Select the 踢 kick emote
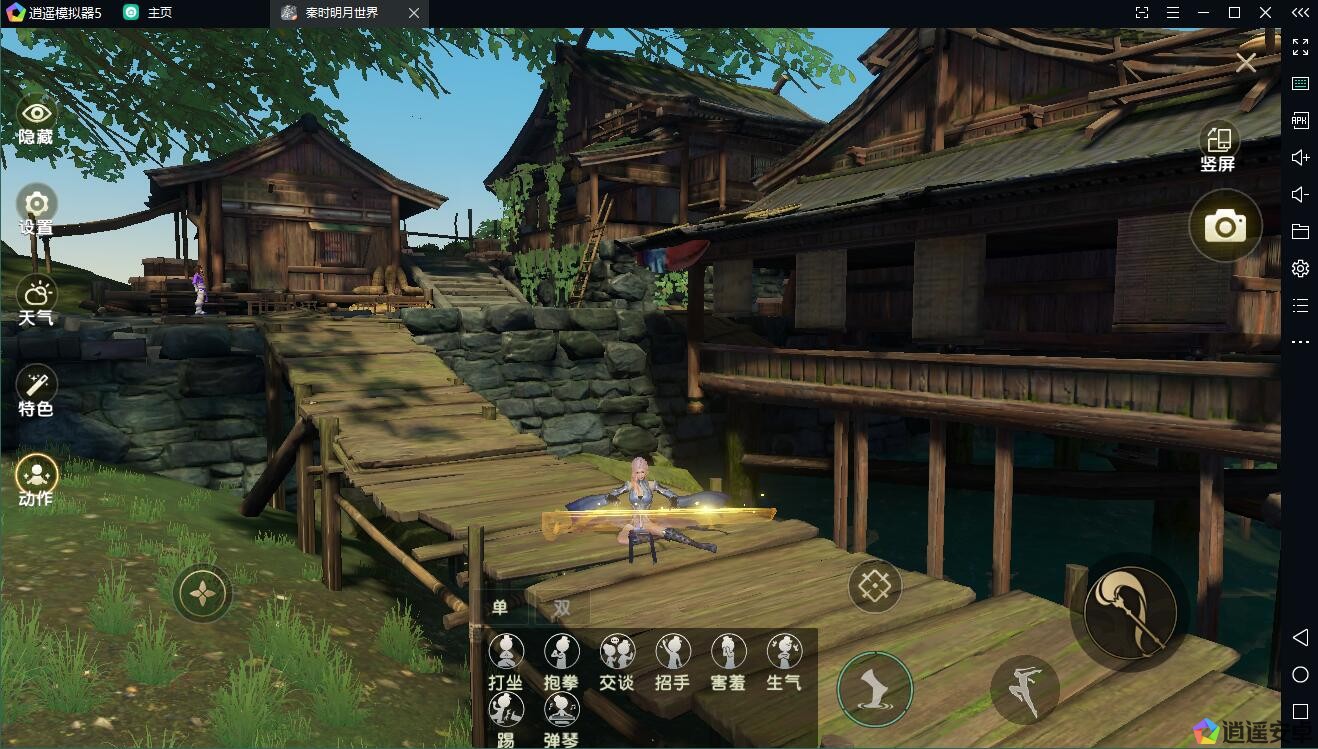 [x=506, y=719]
